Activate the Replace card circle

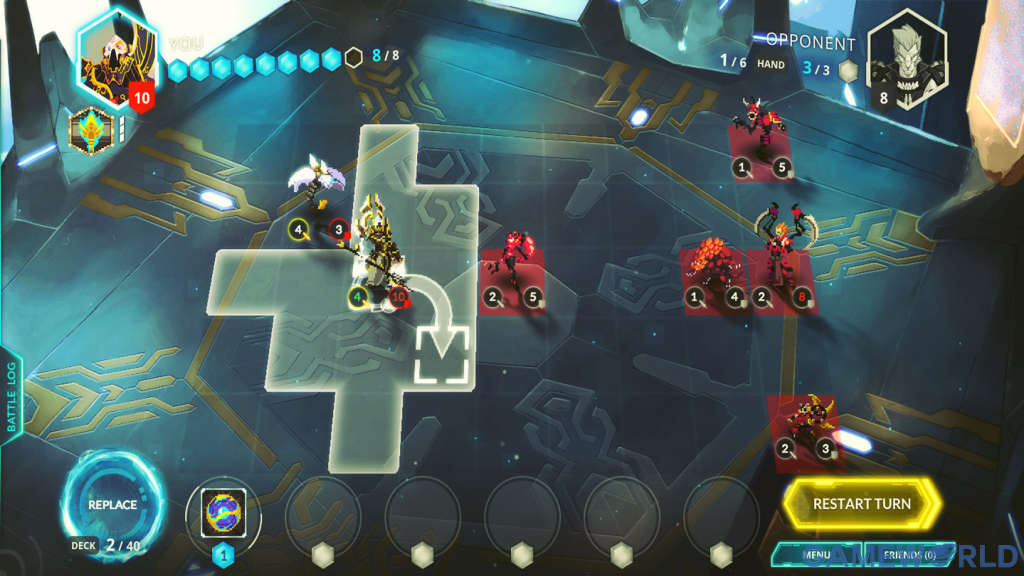112,504
